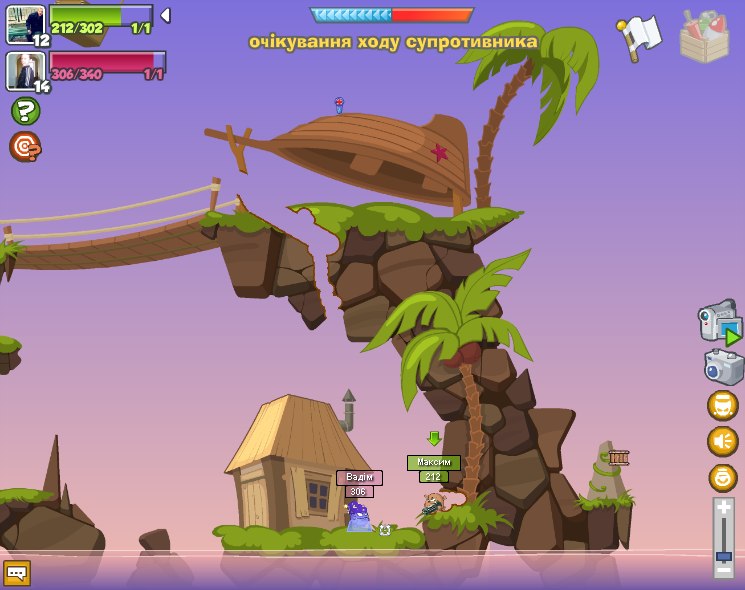Click the round orange button below speaker

[722, 477]
